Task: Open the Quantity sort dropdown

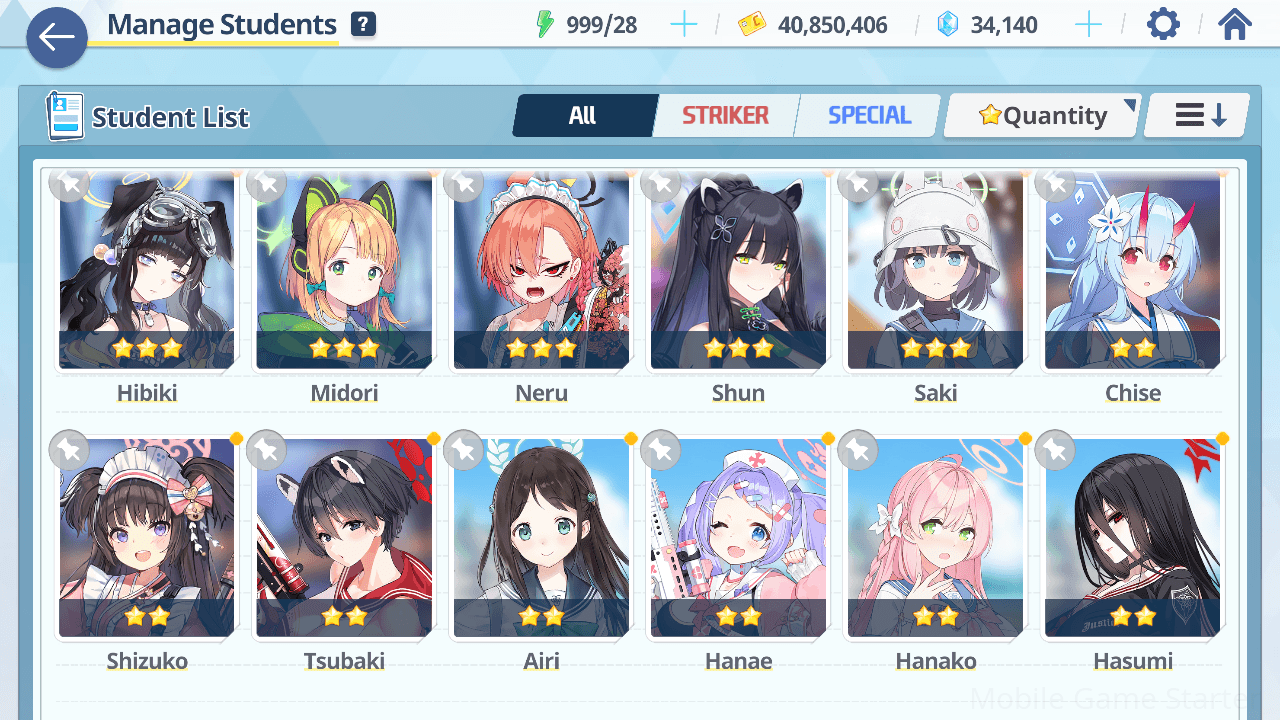Action: [1043, 116]
